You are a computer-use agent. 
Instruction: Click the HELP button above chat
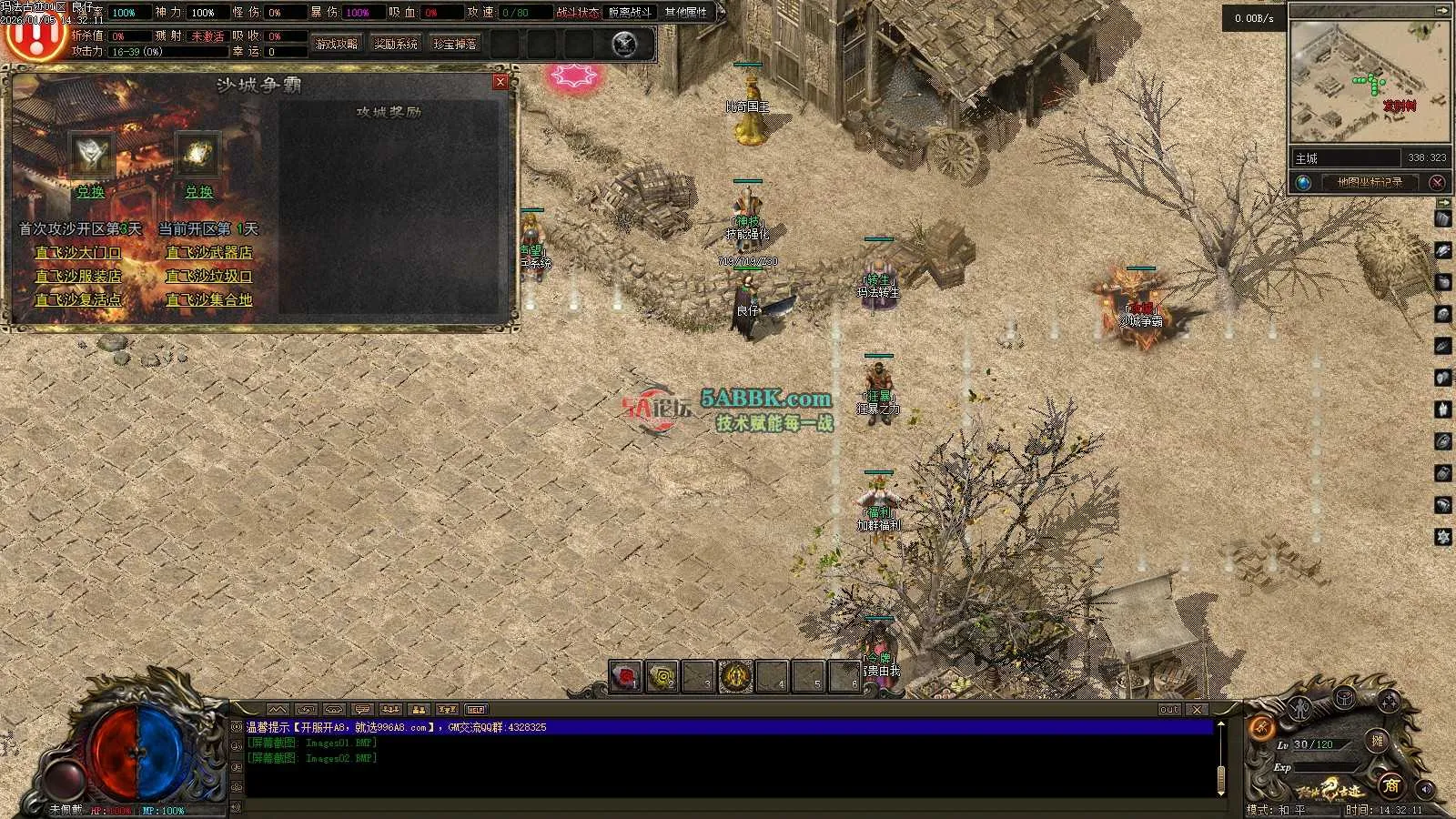point(476,709)
